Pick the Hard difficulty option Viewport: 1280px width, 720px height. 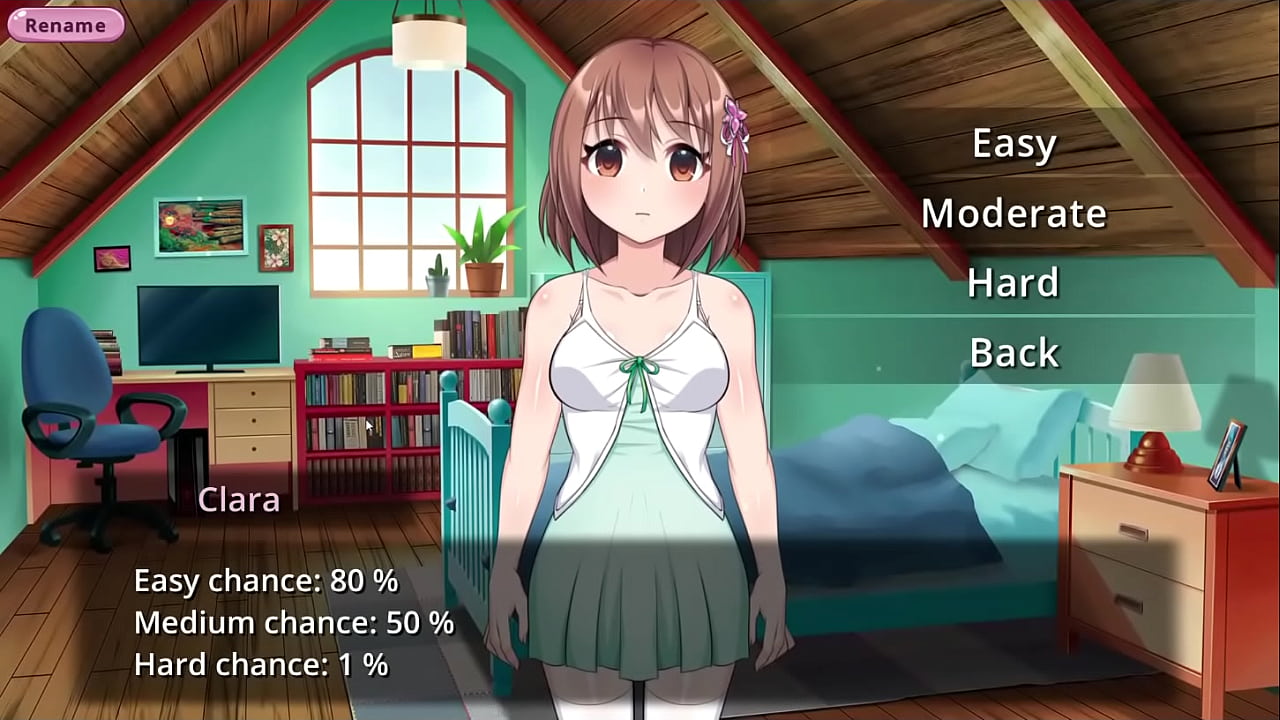point(1012,282)
